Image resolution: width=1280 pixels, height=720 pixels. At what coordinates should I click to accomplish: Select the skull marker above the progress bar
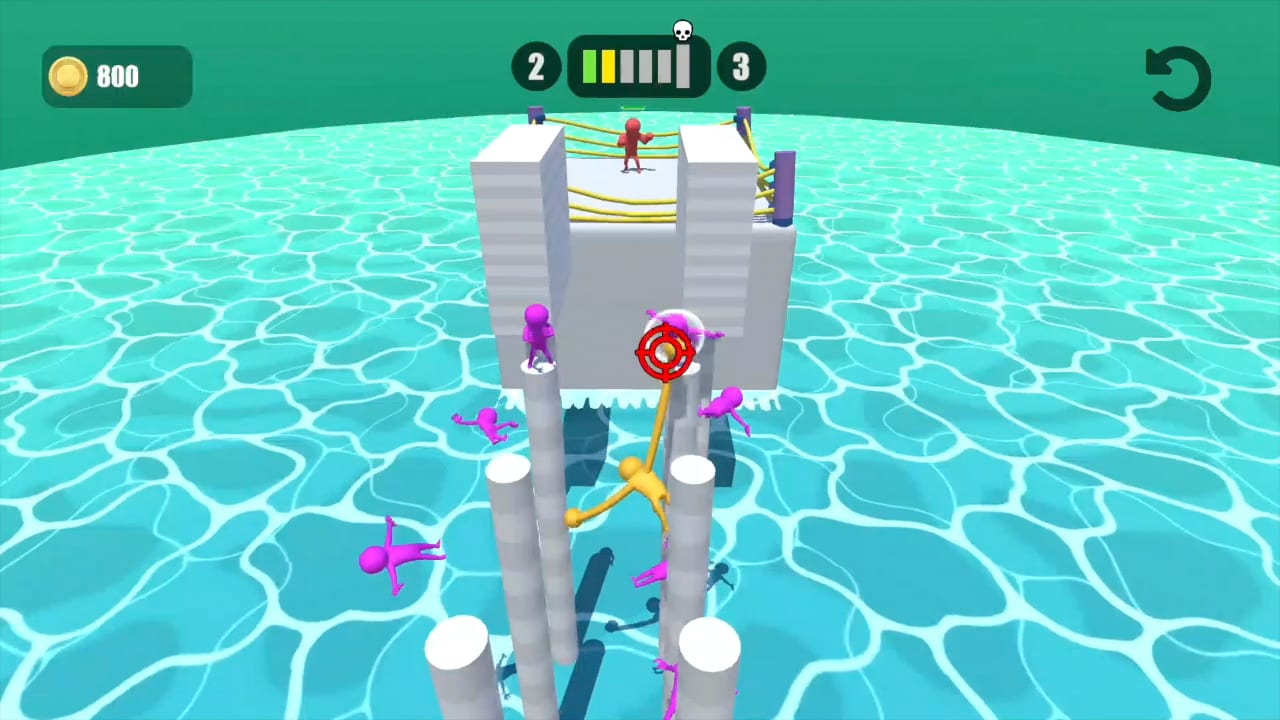tap(682, 31)
